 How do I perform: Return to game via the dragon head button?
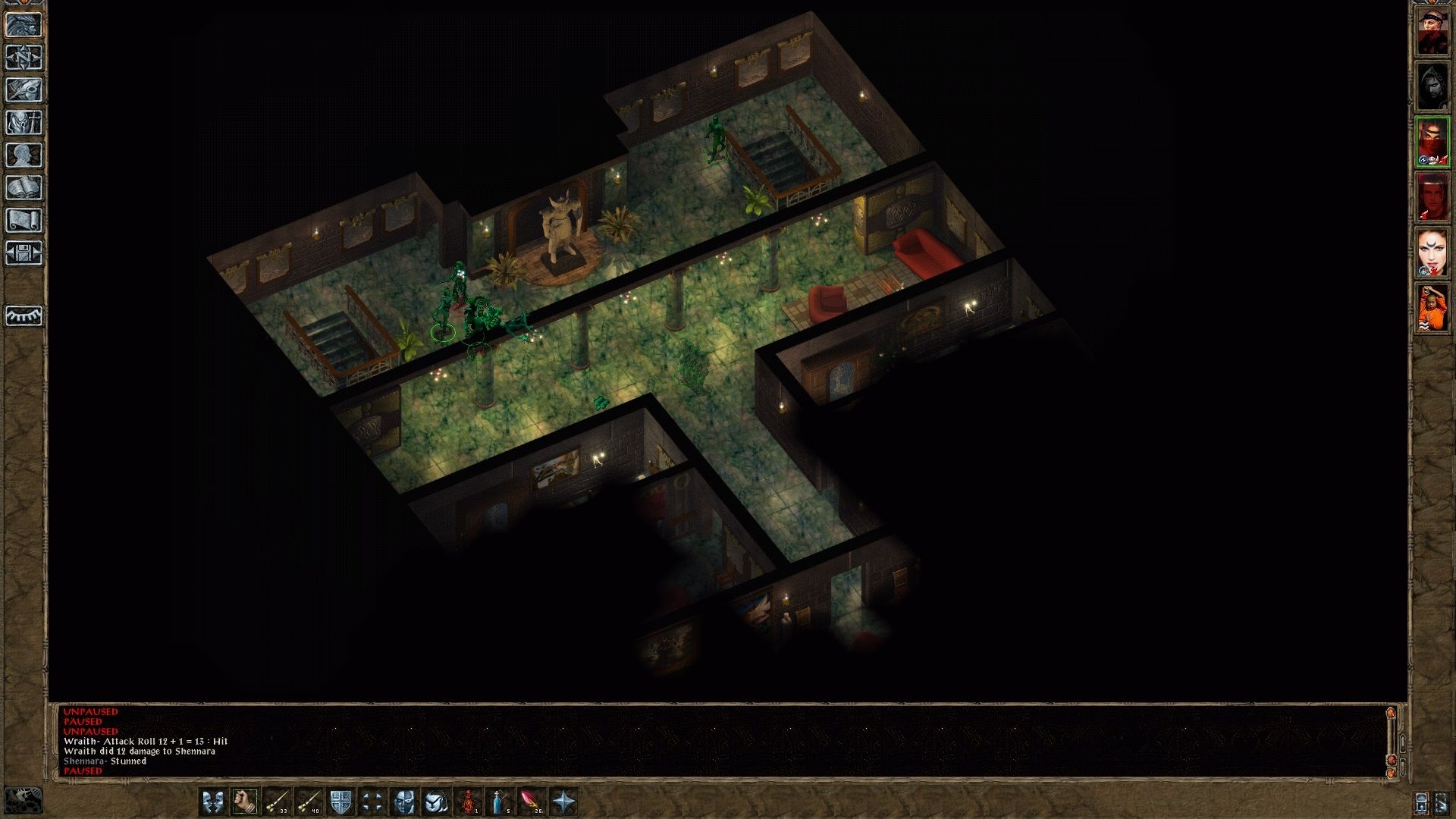[24, 25]
